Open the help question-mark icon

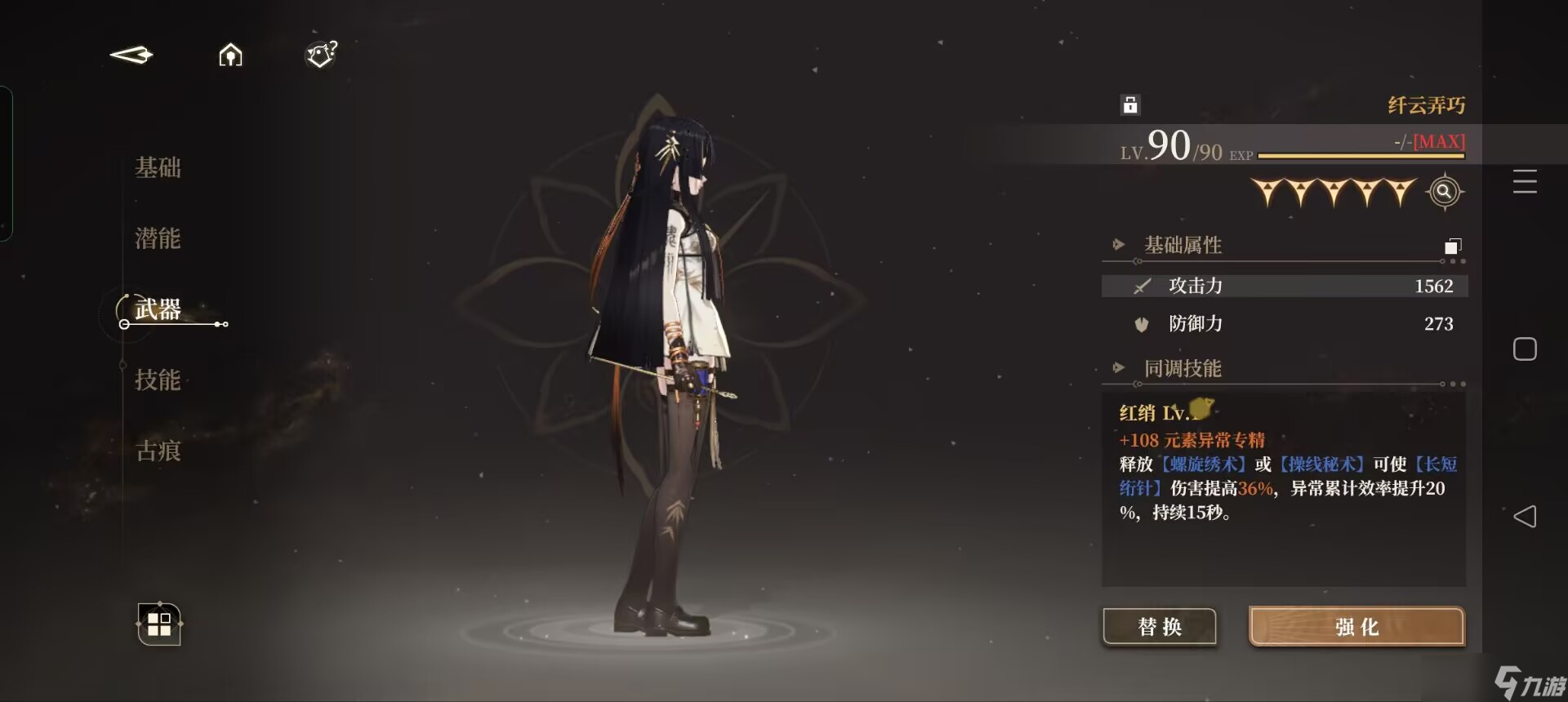321,54
